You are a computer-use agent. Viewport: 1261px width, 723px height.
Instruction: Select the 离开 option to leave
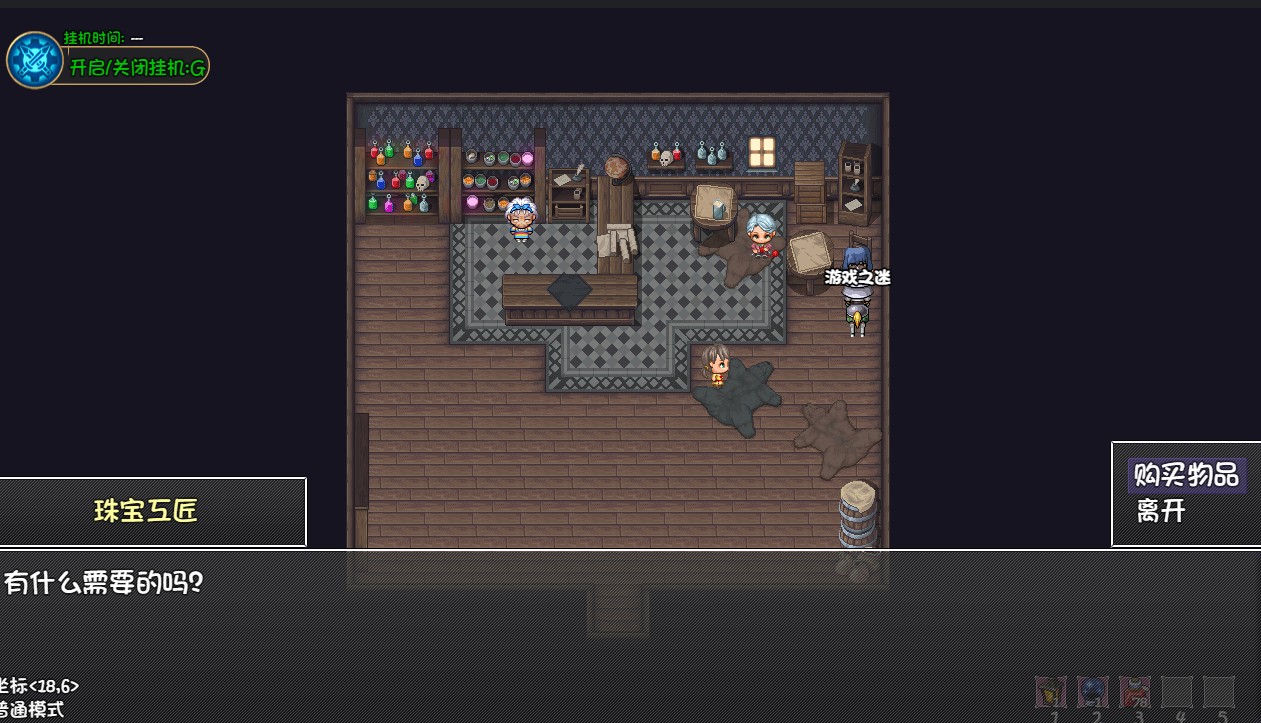point(1161,511)
